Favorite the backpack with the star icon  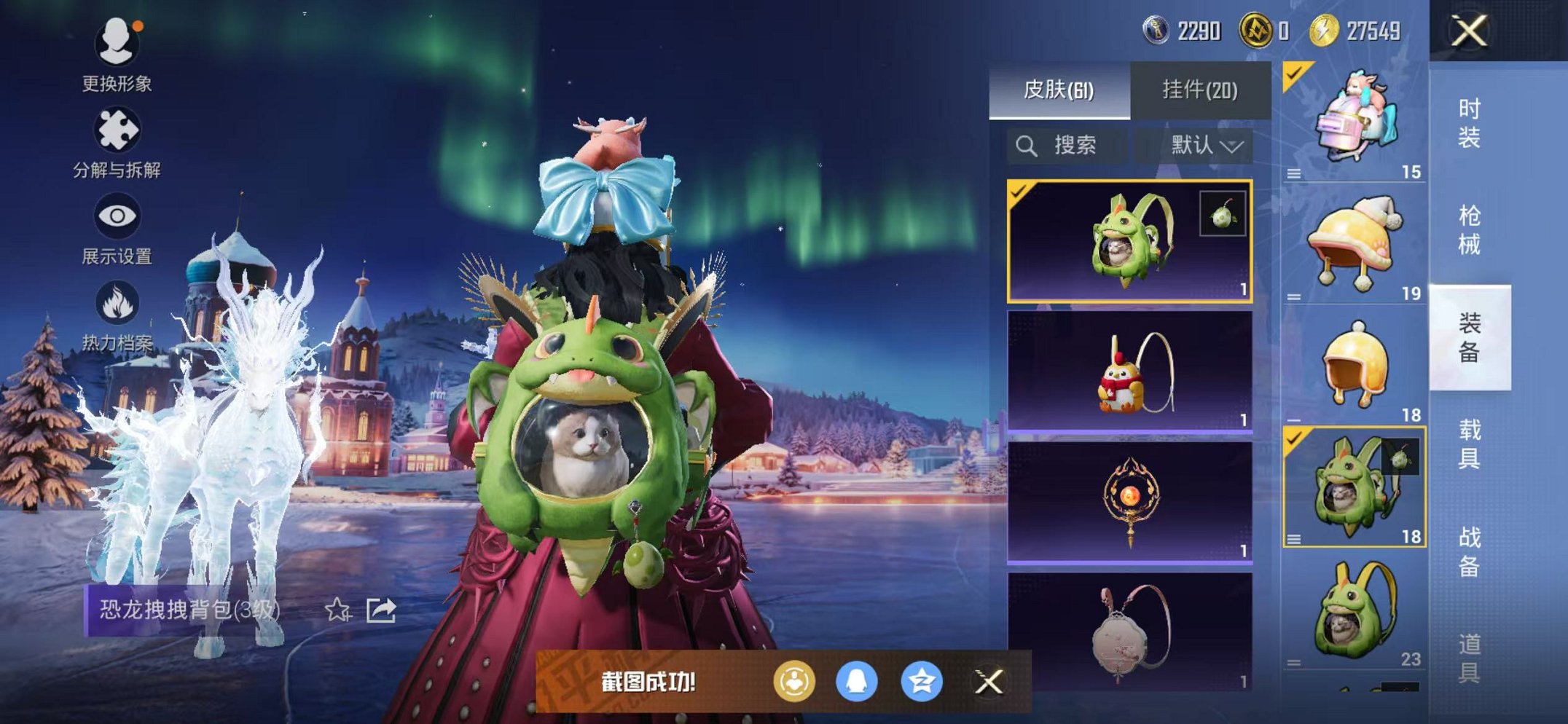pos(337,610)
